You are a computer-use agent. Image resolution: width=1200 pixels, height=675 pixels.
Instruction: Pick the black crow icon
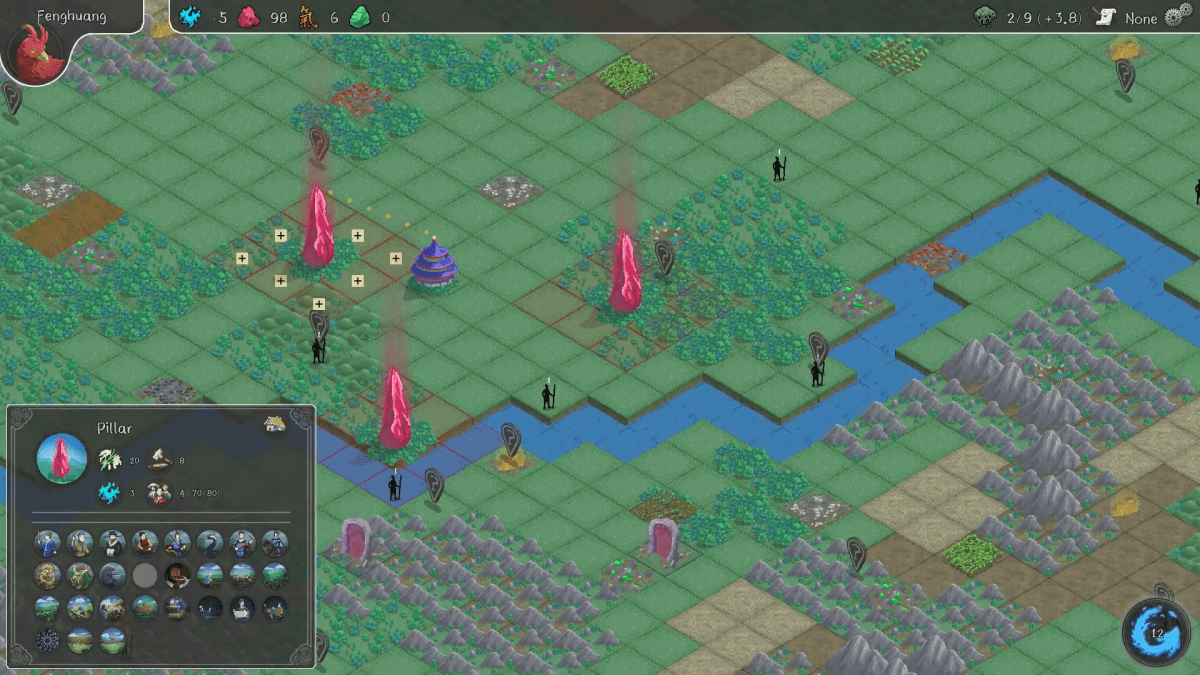pyautogui.click(x=113, y=575)
